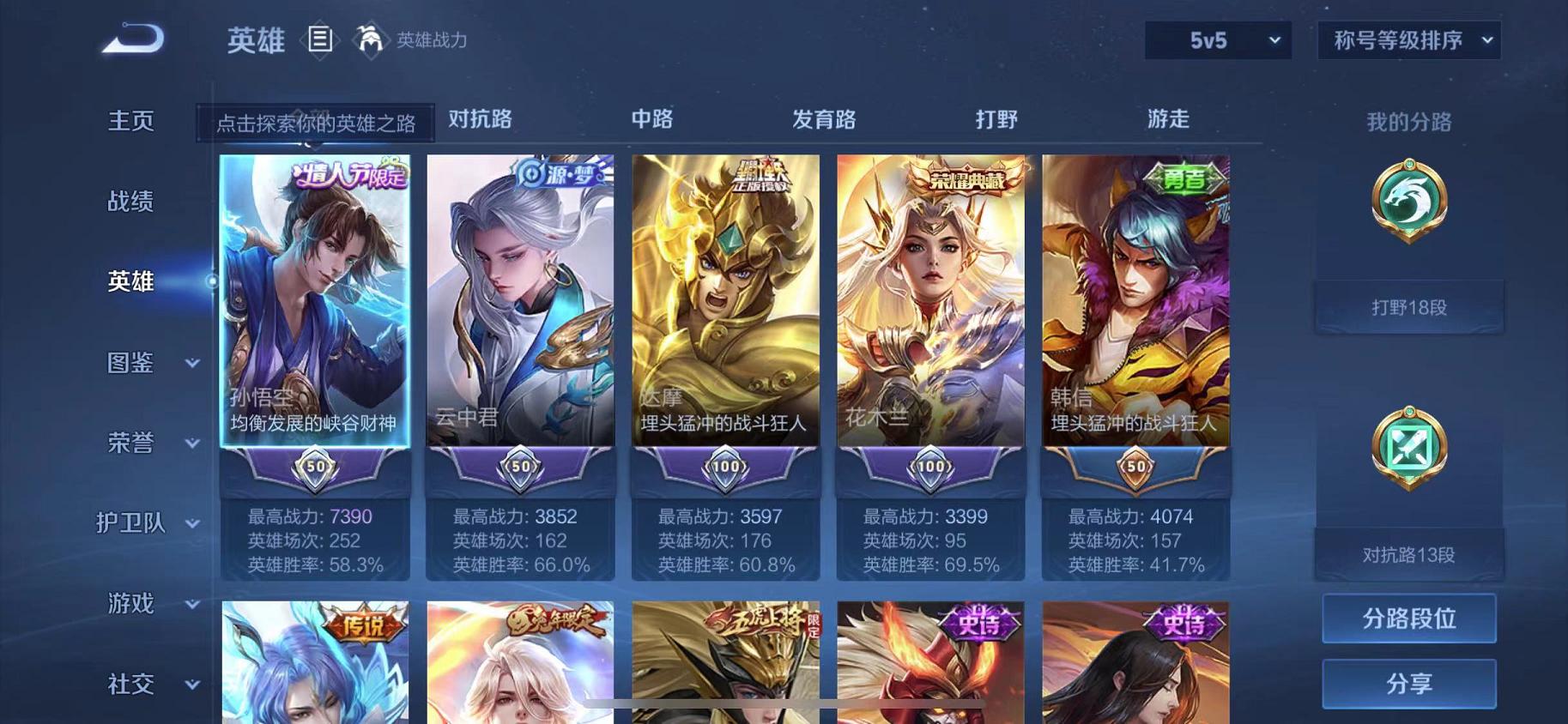Screen dimensions: 1568x724
Task: Click the 英雄战力 crown icon
Action: [x=370, y=39]
